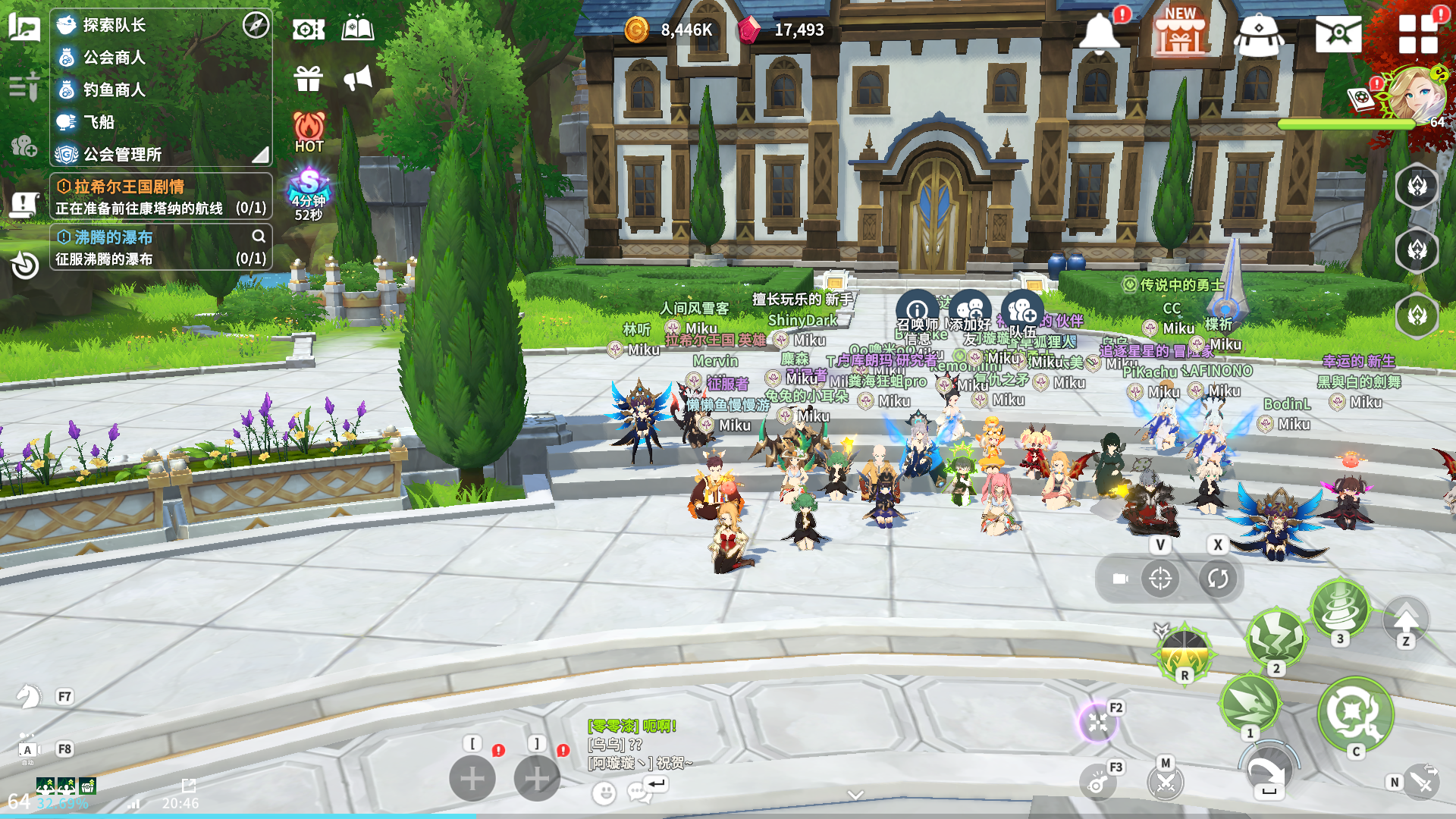Image resolution: width=1456 pixels, height=819 pixels.
Task: Activate the circular basic attack button
Action: (x=1355, y=713)
